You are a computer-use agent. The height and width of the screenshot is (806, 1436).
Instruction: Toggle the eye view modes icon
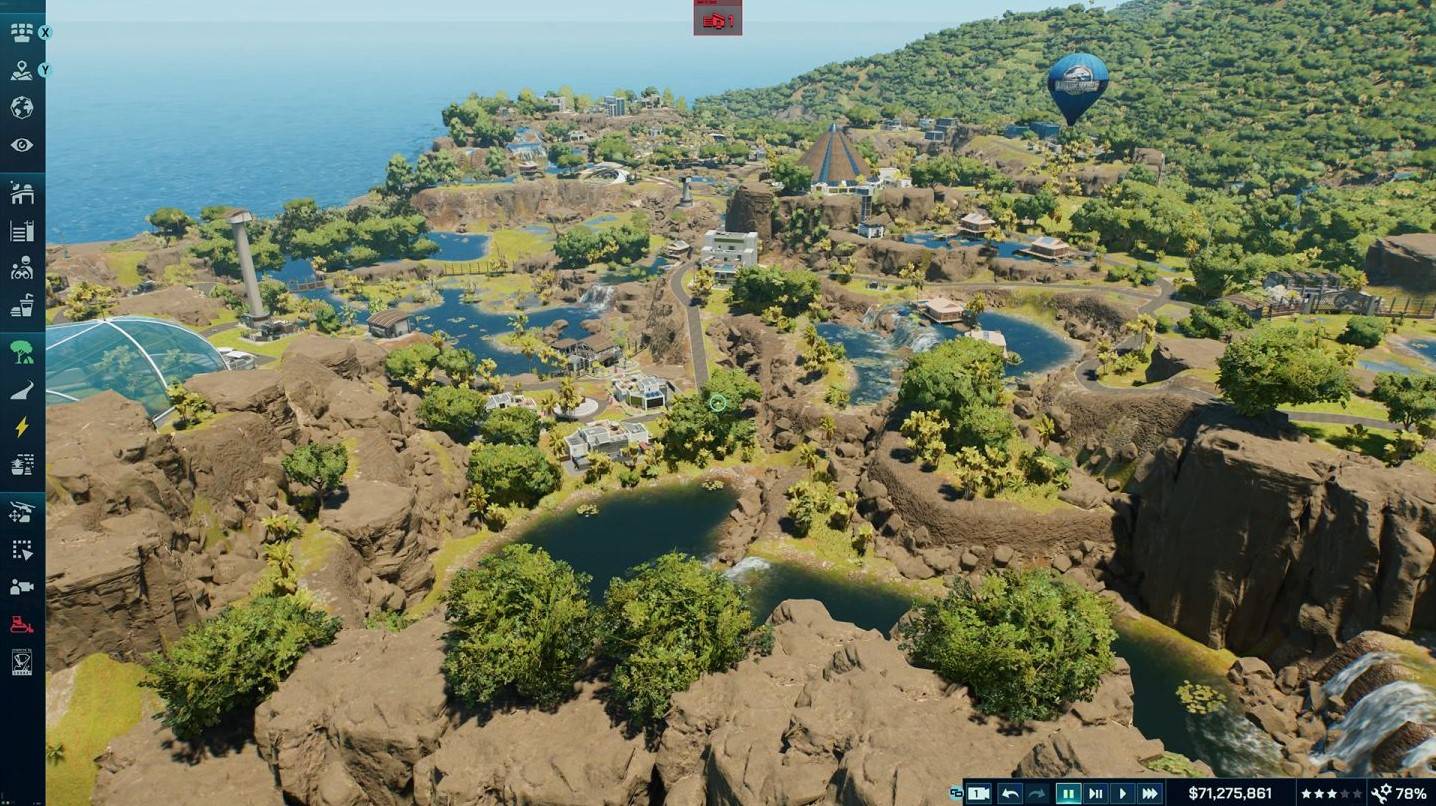click(x=21, y=145)
